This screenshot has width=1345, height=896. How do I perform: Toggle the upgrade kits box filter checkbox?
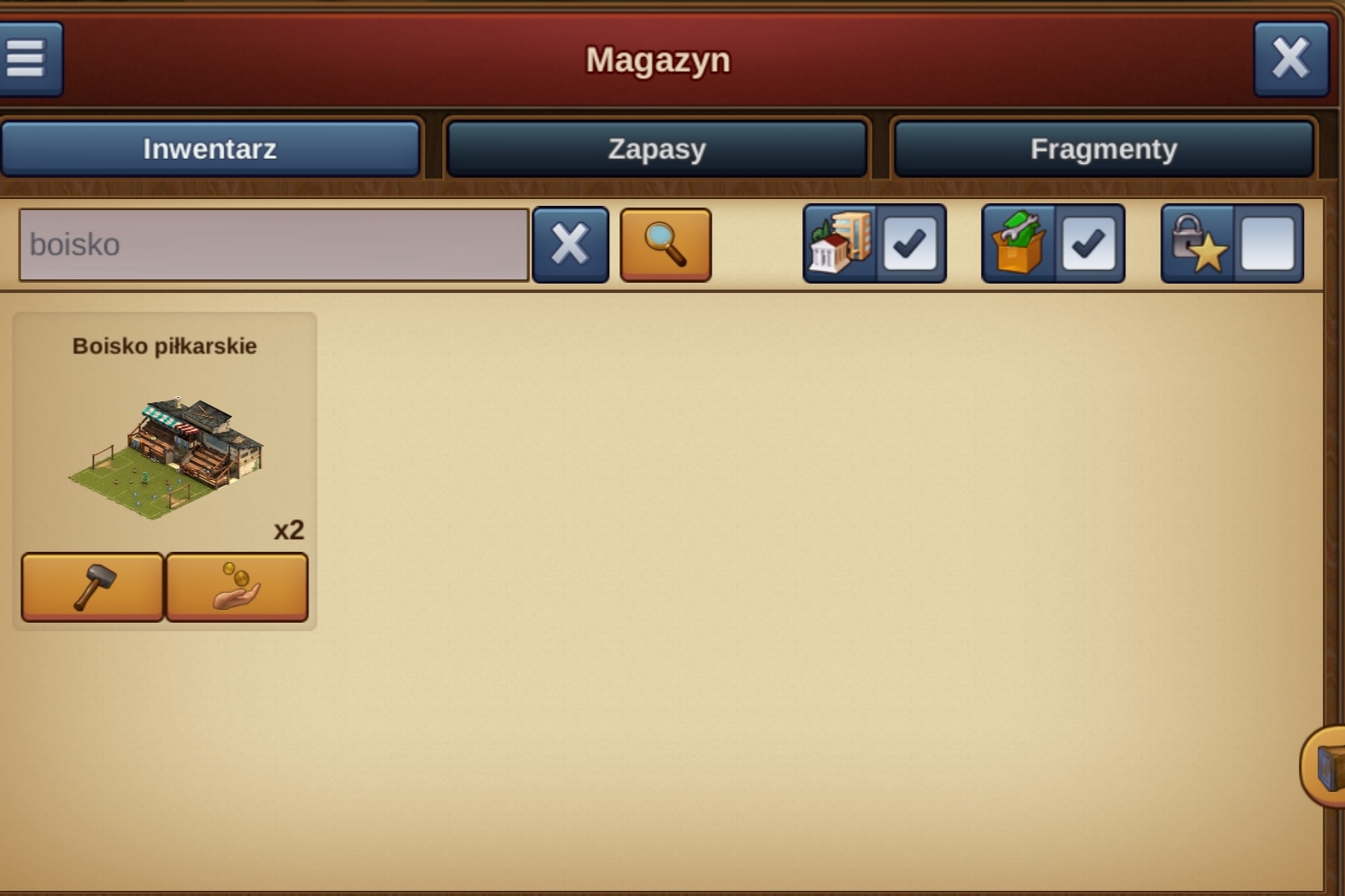click(x=1089, y=244)
